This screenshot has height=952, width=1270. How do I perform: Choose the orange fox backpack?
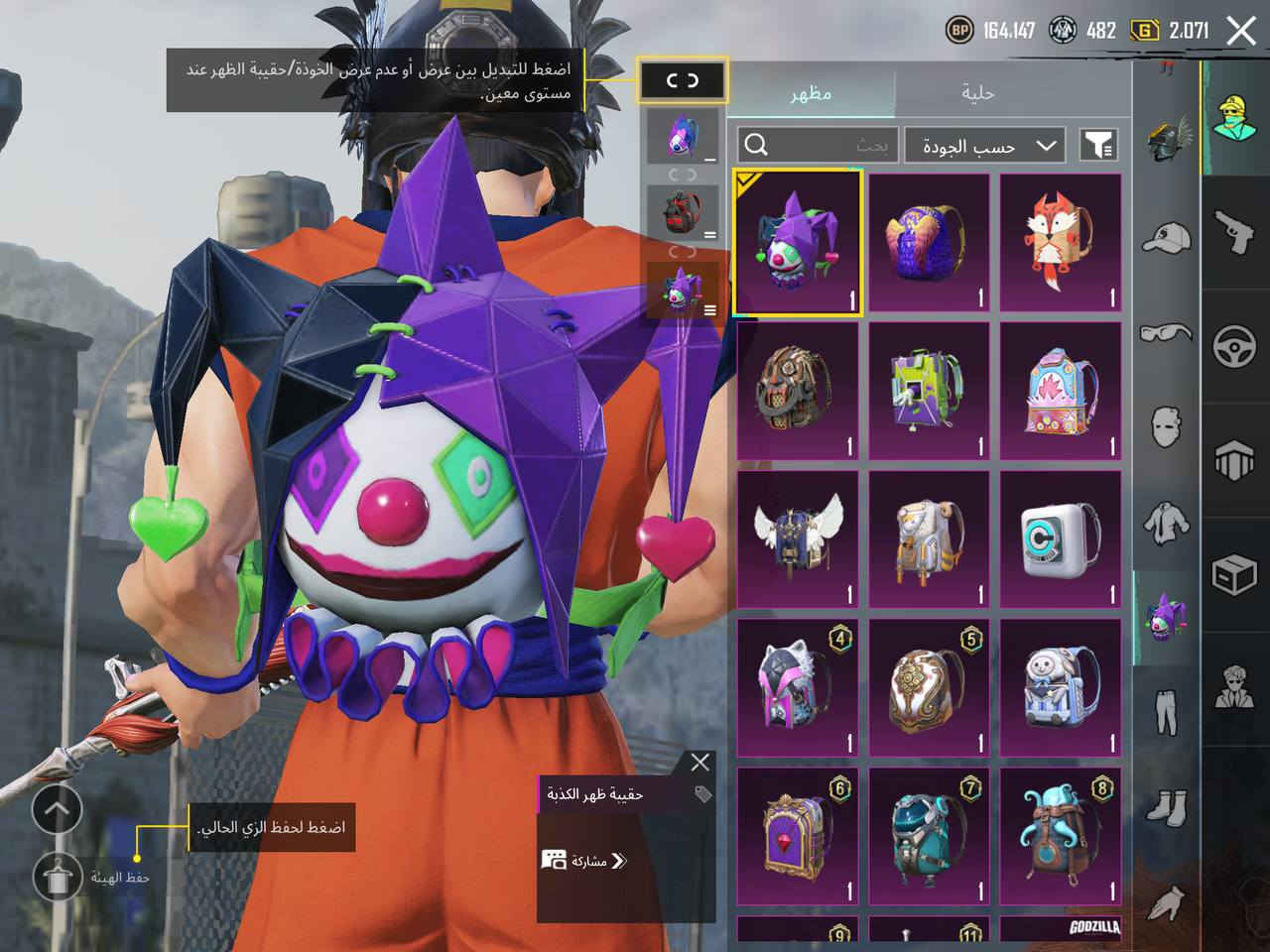[1061, 243]
